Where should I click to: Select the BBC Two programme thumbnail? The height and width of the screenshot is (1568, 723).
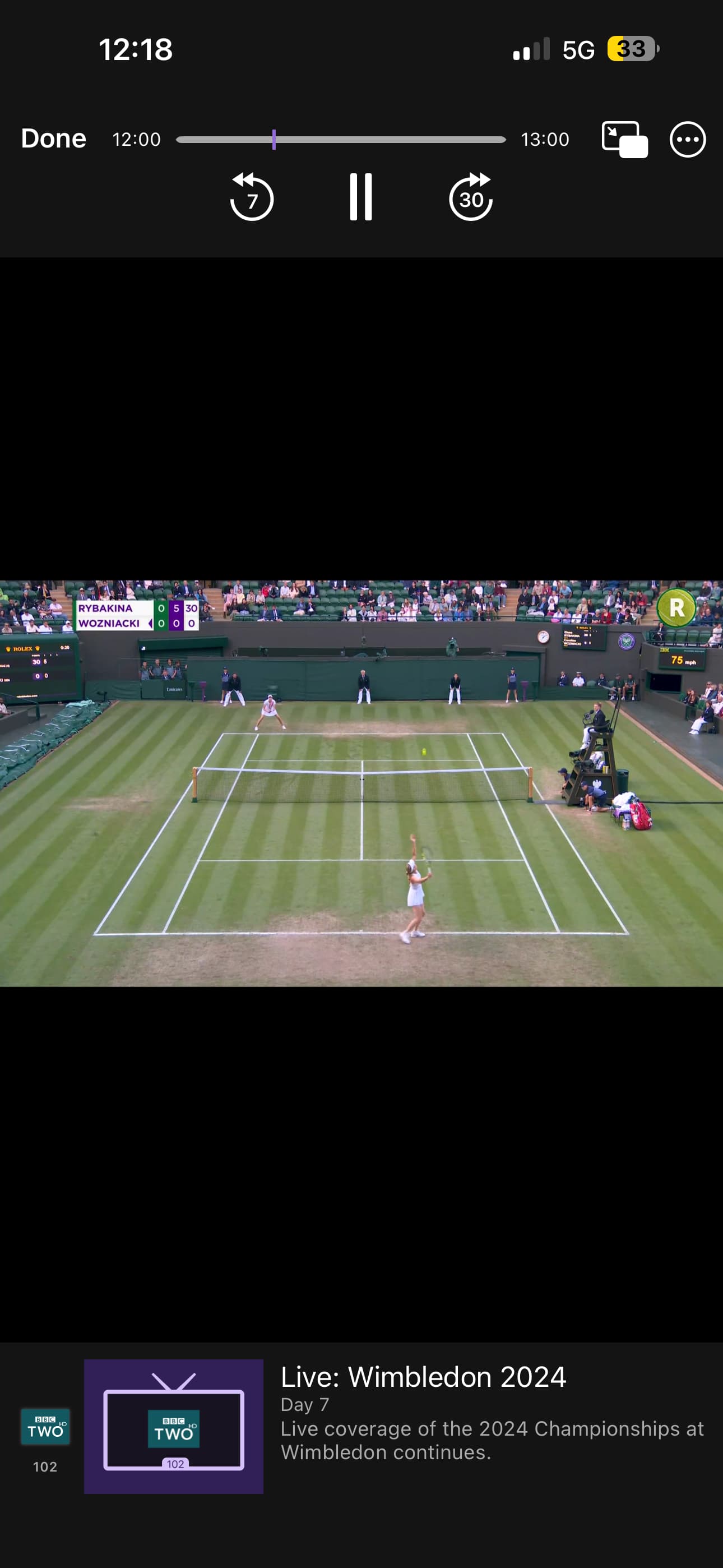(x=173, y=1426)
